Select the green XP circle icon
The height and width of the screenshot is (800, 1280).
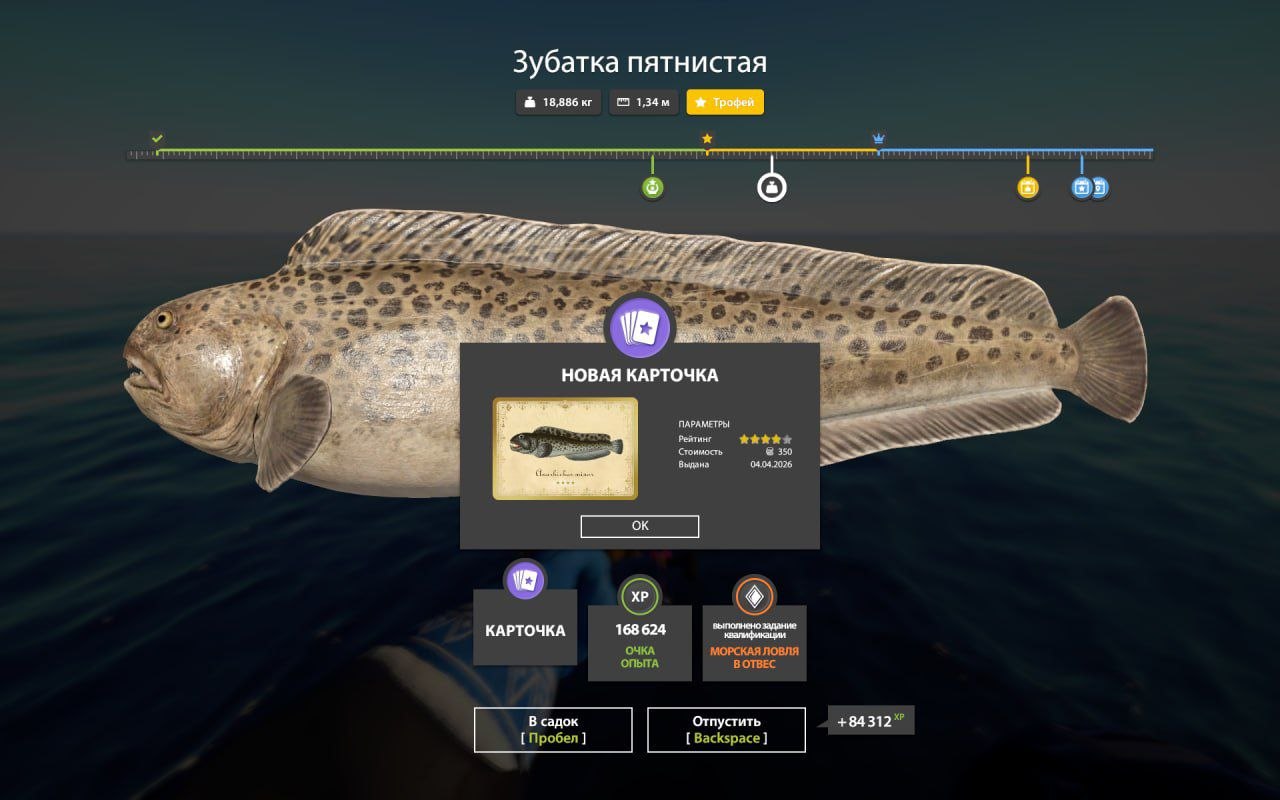pos(640,597)
